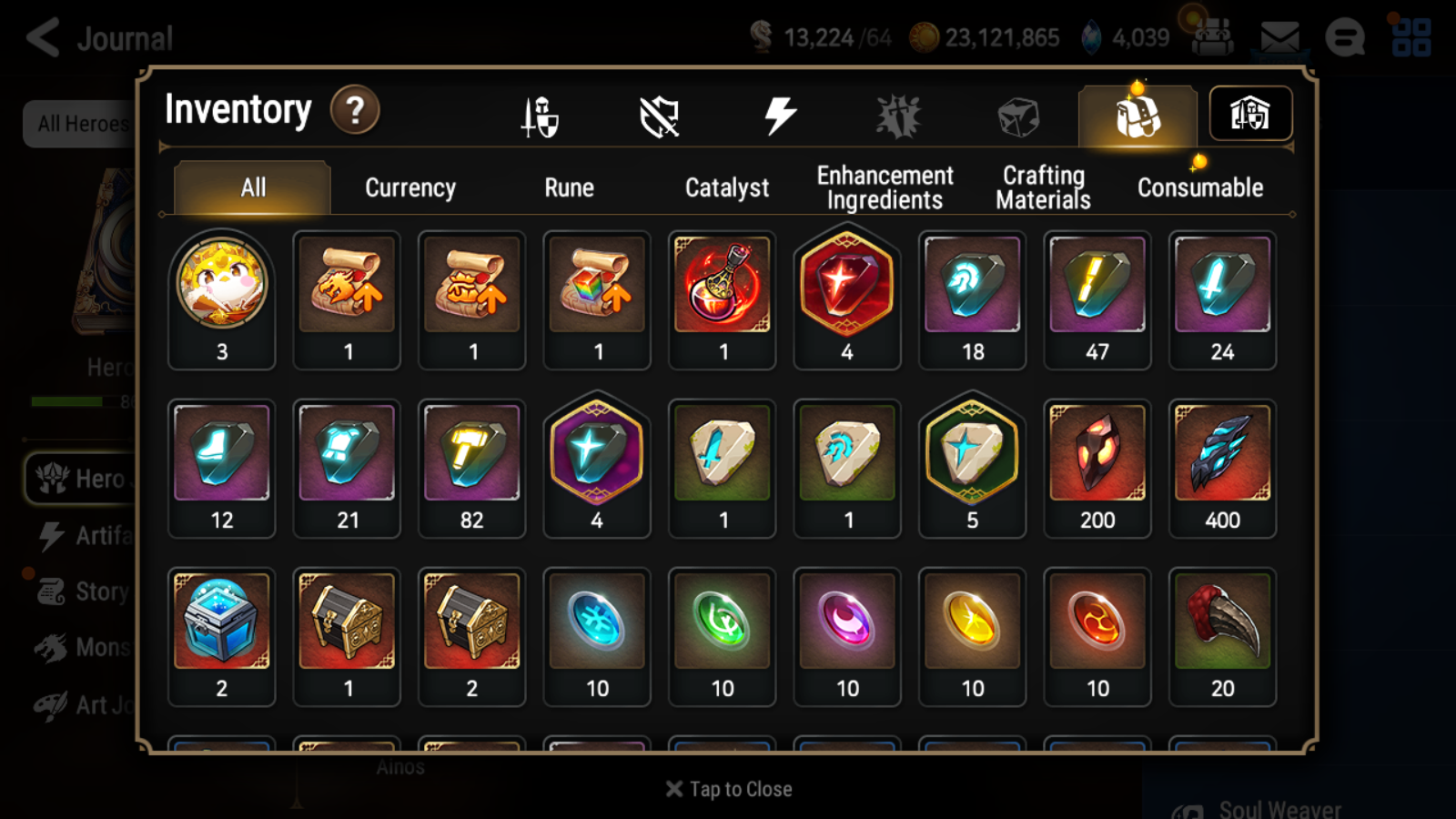
Task: Select the Crafting Materials tab
Action: coord(1043,187)
